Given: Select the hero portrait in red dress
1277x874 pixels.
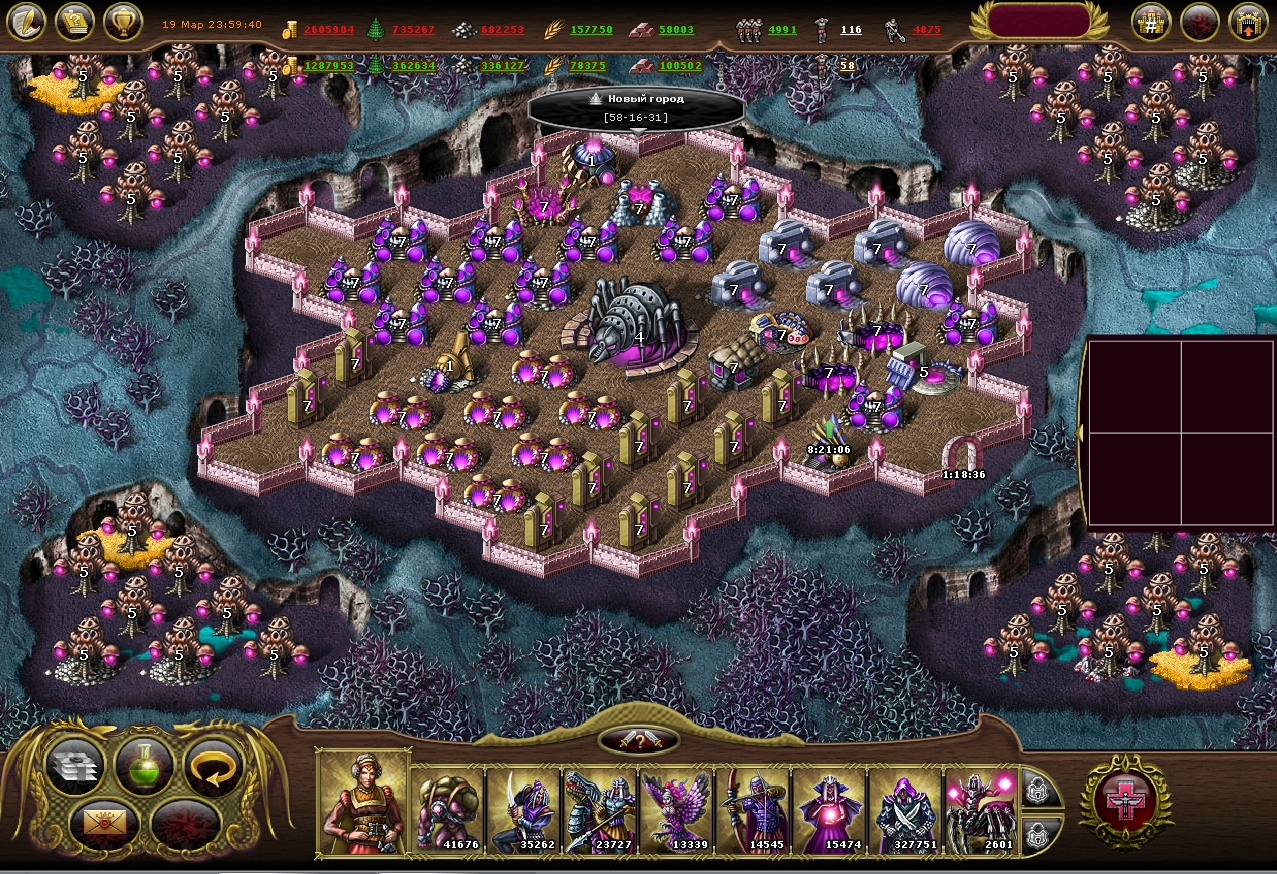Looking at the screenshot, I should click(x=363, y=803).
